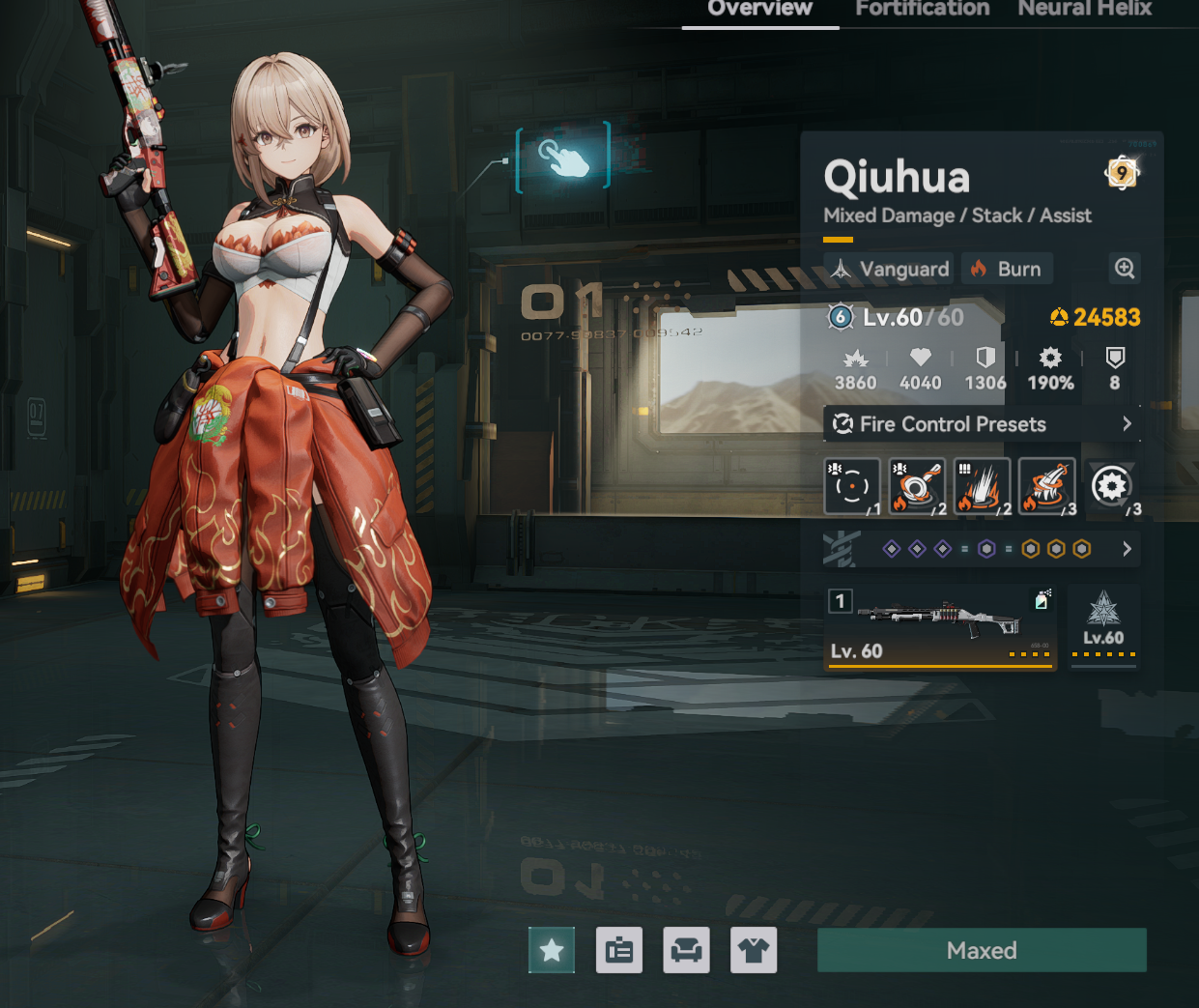Open Fire Control Presets
The height and width of the screenshot is (1008, 1199).
click(x=982, y=424)
